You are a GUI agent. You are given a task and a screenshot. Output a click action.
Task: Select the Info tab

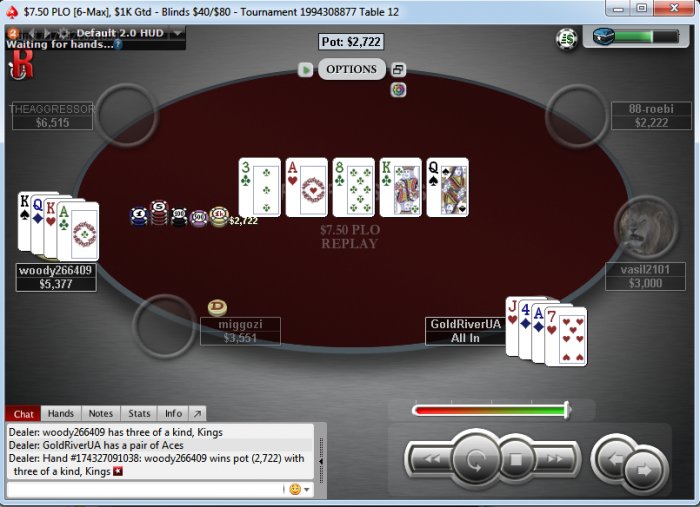point(173,413)
